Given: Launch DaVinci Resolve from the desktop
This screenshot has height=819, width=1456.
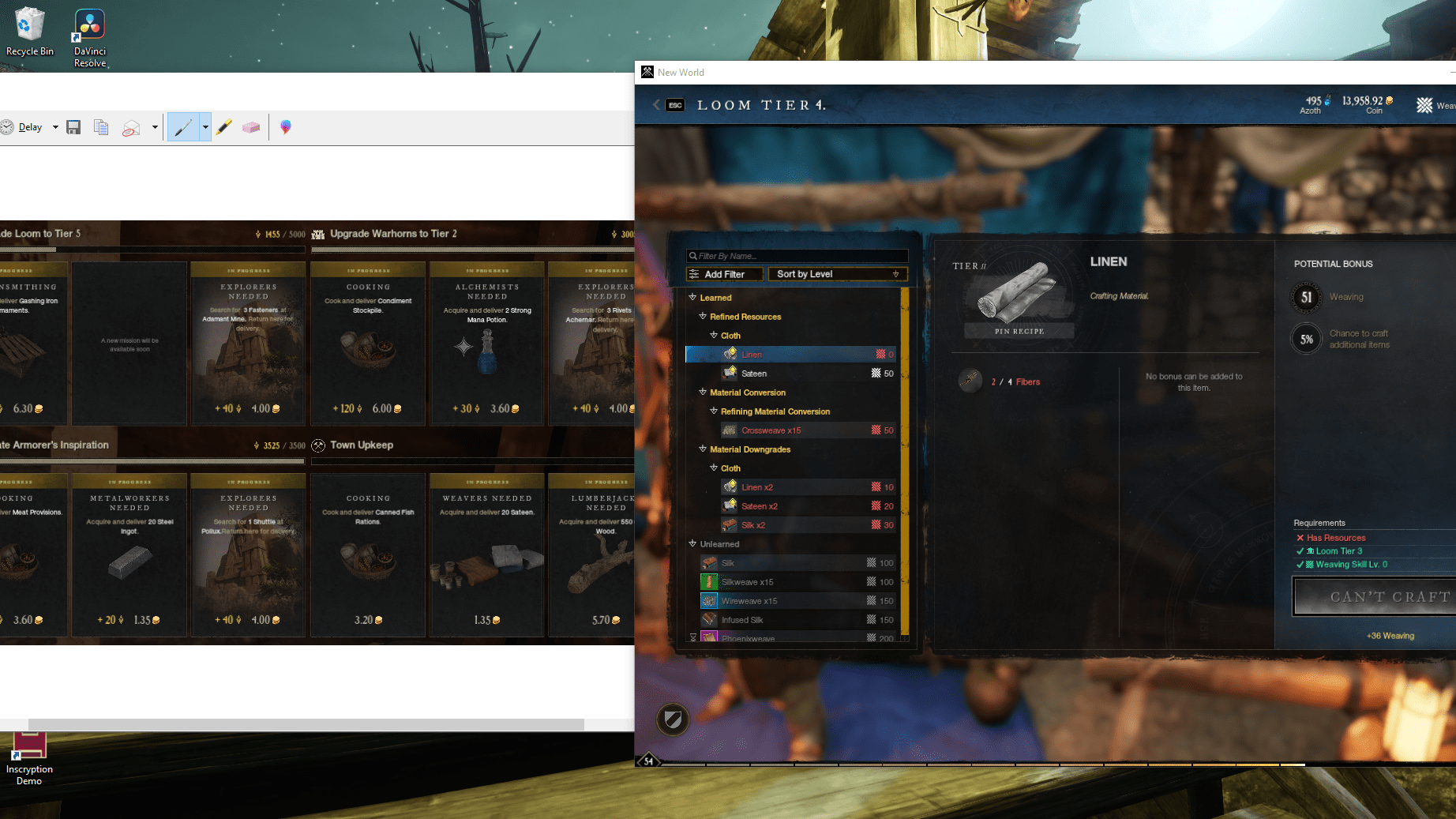Looking at the screenshot, I should click(88, 24).
